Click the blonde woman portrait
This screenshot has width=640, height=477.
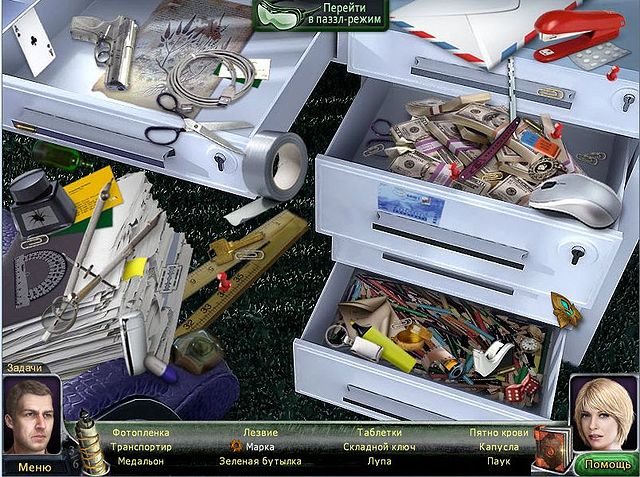pyautogui.click(x=604, y=414)
